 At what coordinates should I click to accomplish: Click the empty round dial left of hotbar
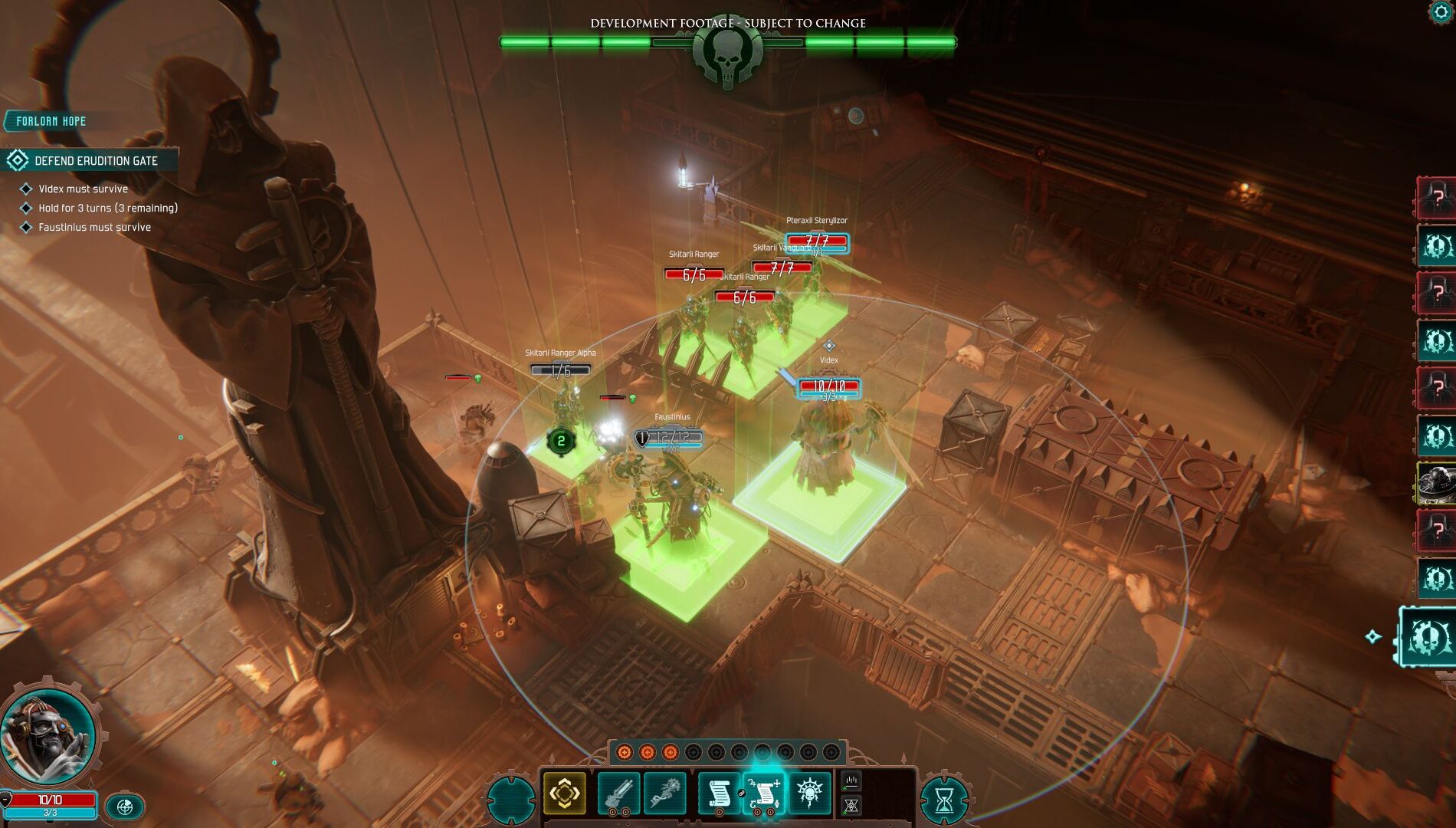[x=510, y=801]
